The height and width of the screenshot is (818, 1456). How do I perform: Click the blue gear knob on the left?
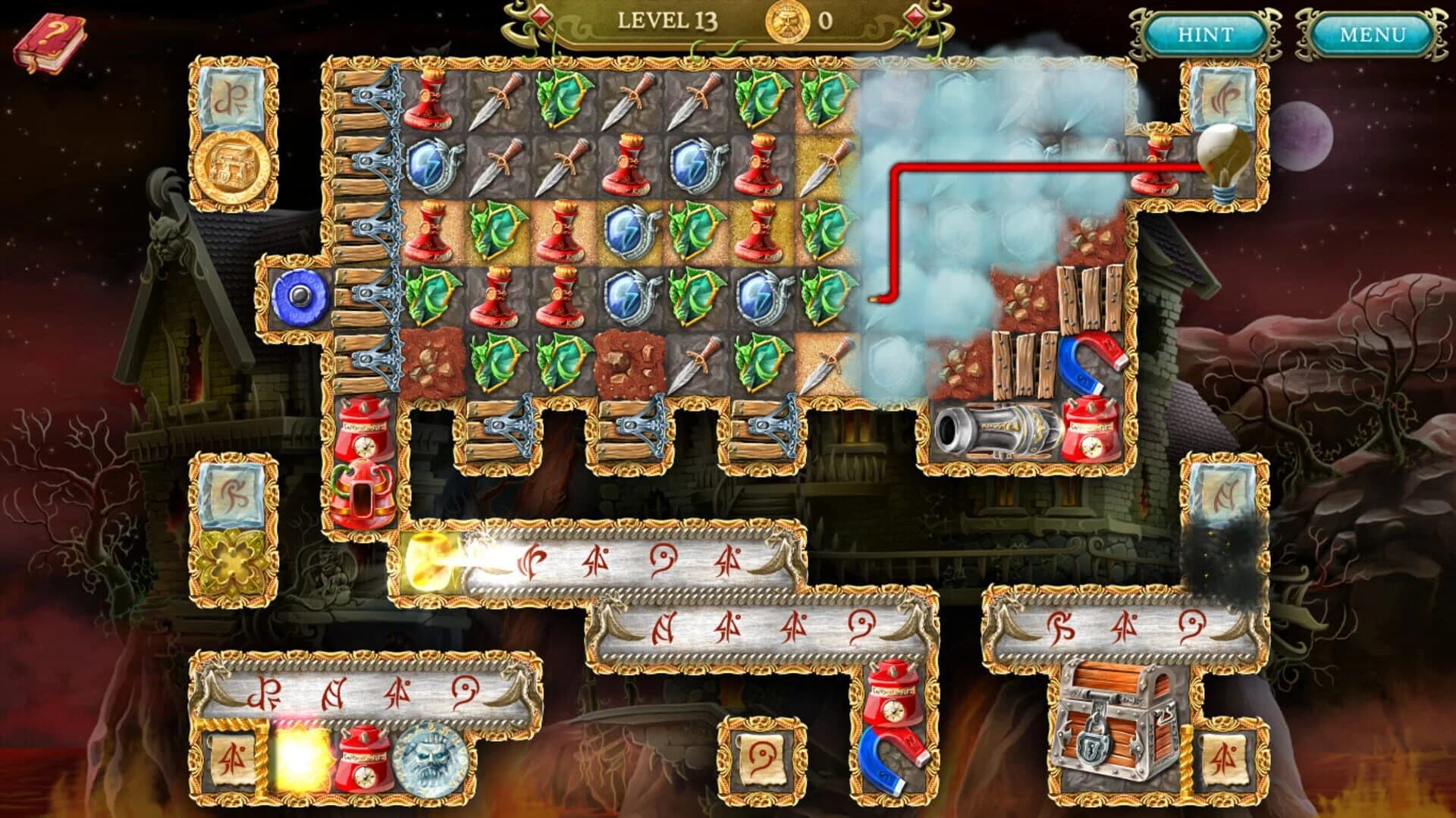[300, 296]
